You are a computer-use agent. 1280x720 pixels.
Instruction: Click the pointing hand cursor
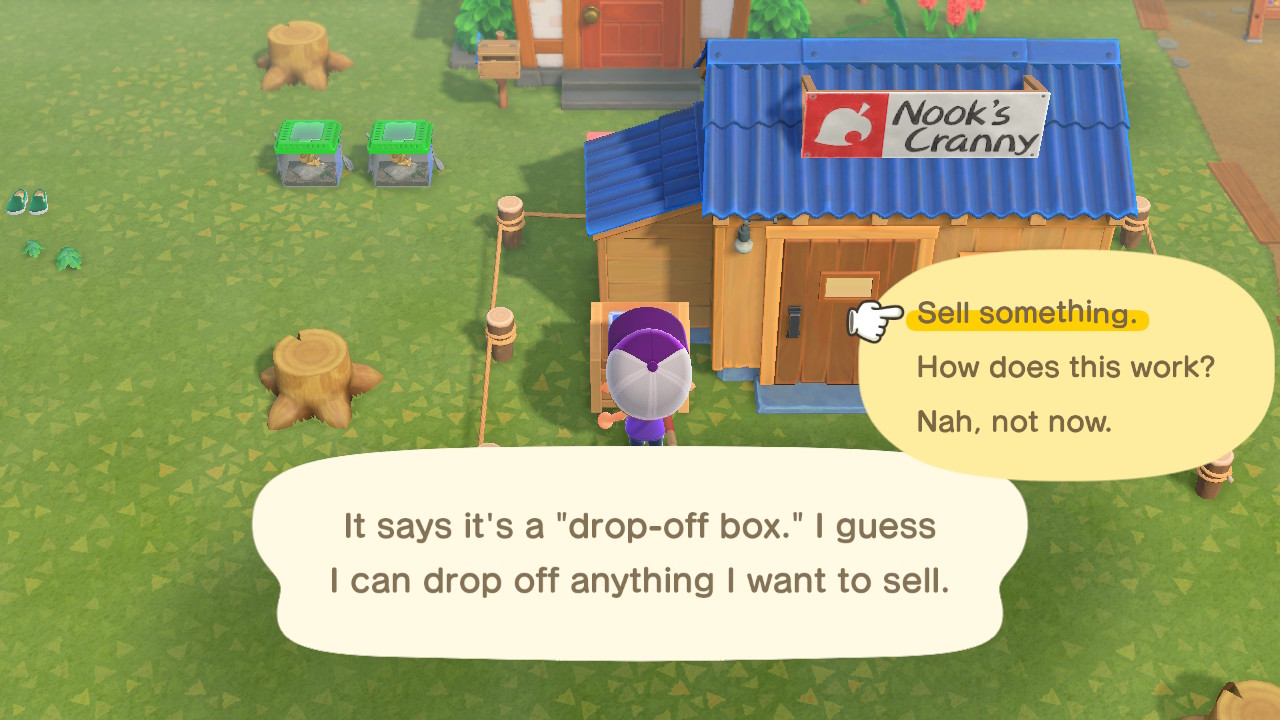coord(873,318)
